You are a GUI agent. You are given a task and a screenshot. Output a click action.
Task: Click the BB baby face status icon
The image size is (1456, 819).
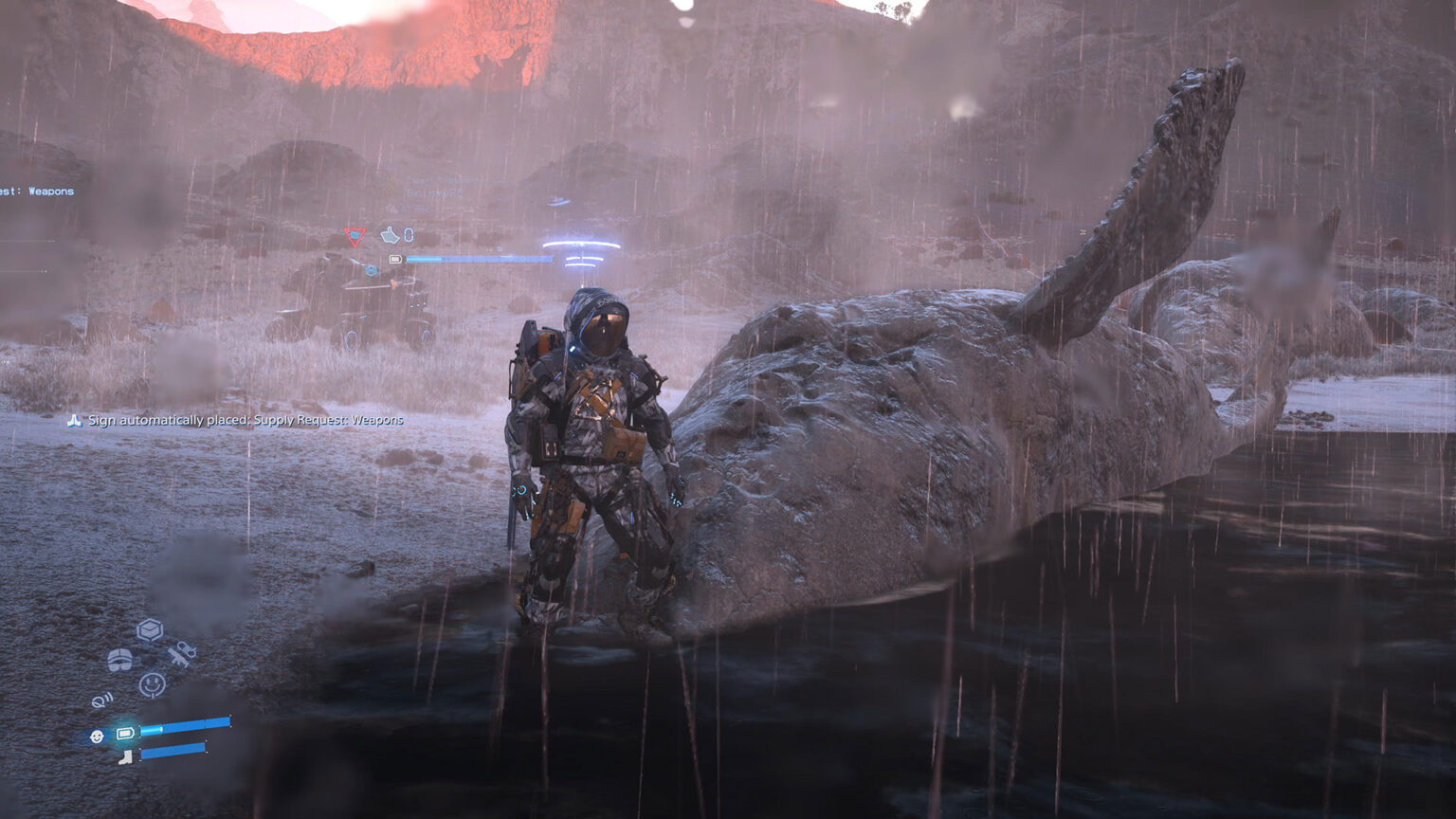coord(96,736)
